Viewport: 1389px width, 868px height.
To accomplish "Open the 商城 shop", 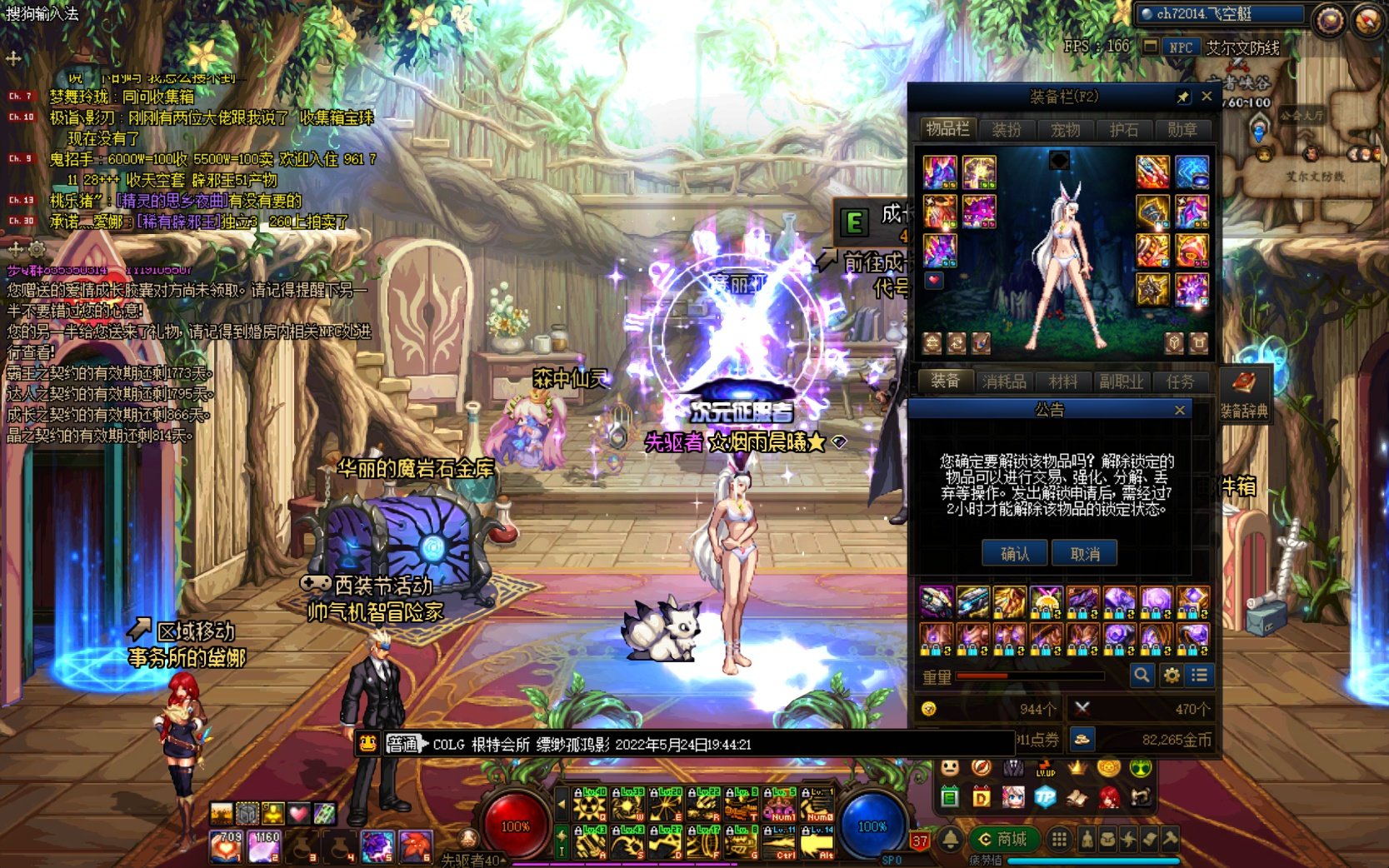I will pos(1003,839).
